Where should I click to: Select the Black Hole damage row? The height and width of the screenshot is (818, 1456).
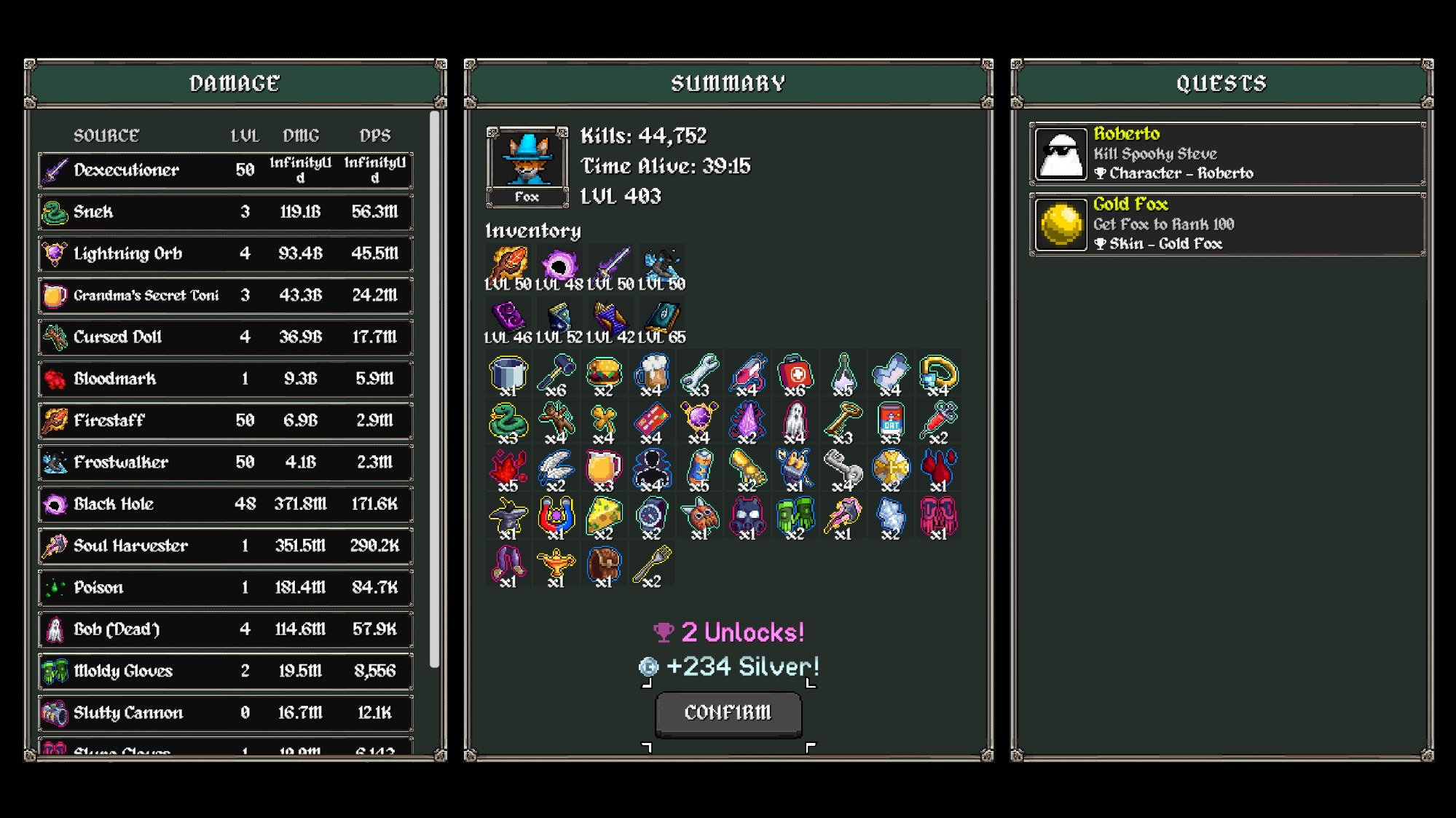pyautogui.click(x=226, y=504)
